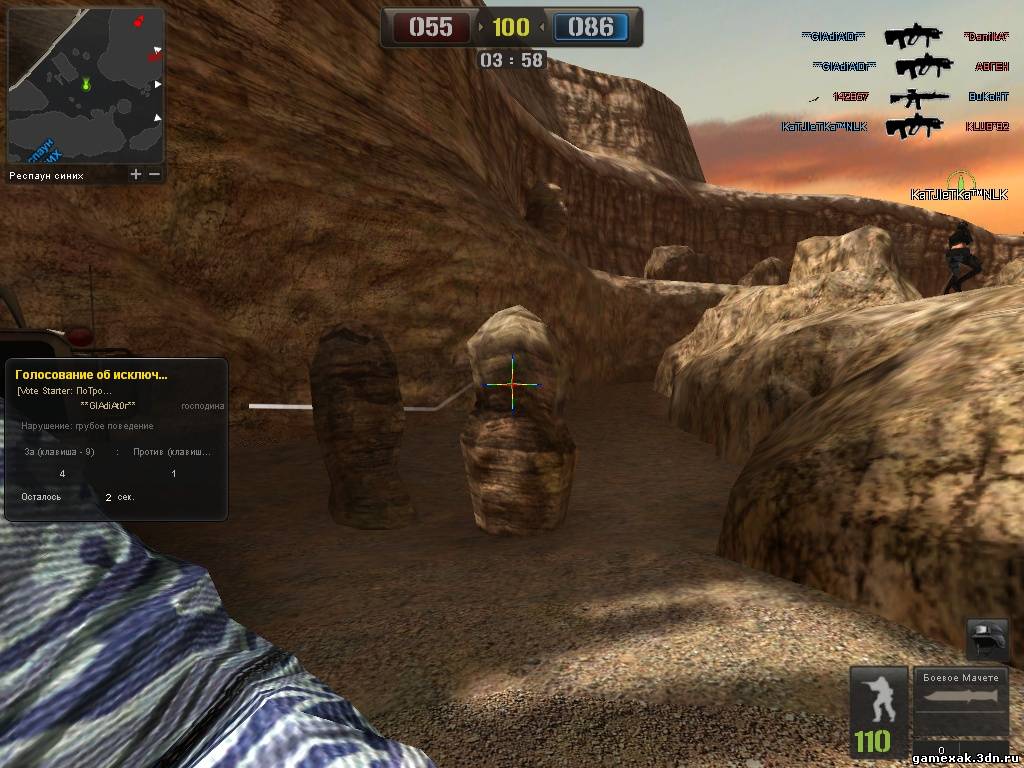This screenshot has width=1024, height=768.
Task: Zoom out the minimap with minus button
Action: click(x=154, y=174)
